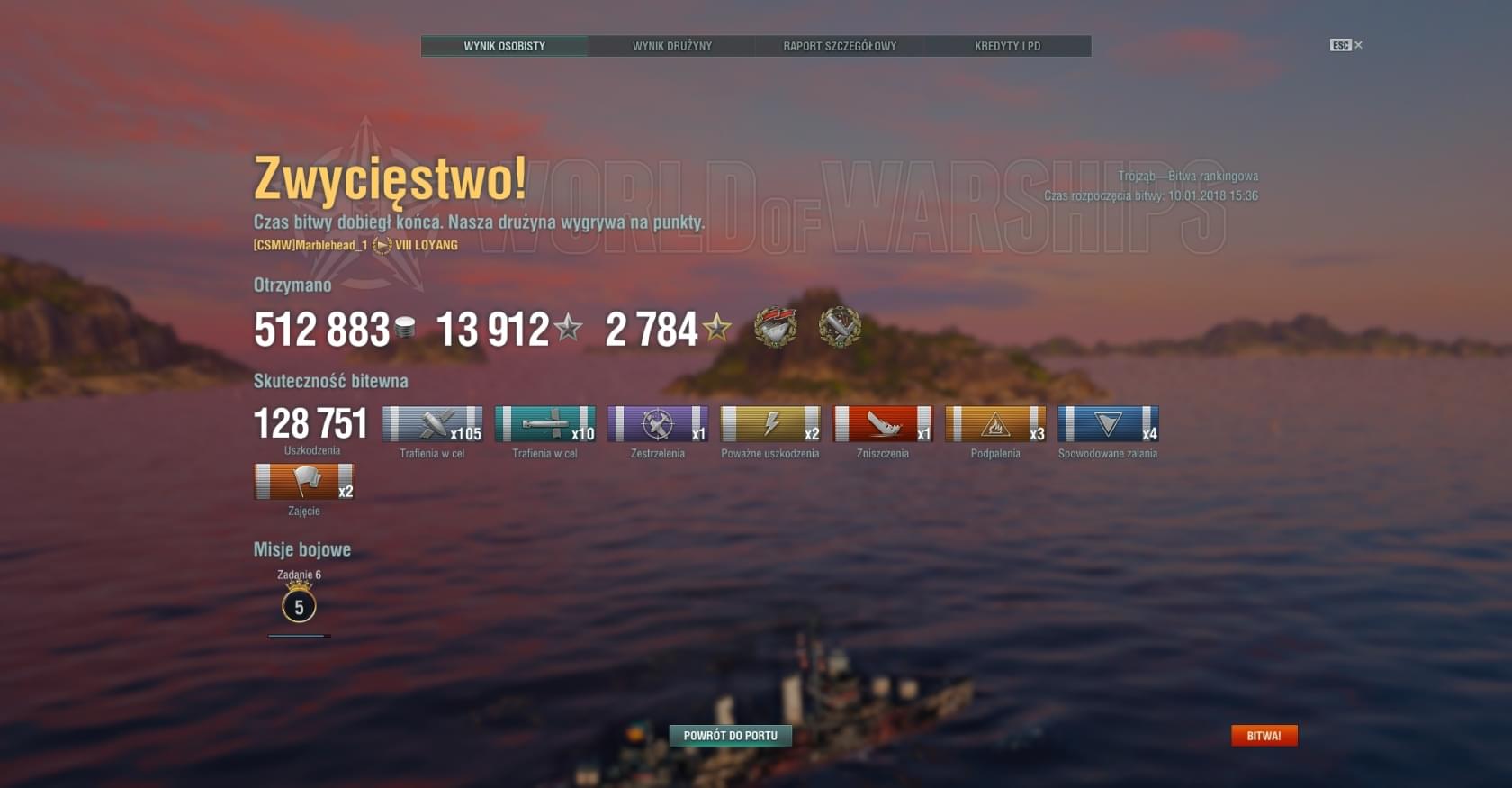Switch to the Wynik Osobisty tab
Screen dimensions: 1512x788
pos(504,46)
